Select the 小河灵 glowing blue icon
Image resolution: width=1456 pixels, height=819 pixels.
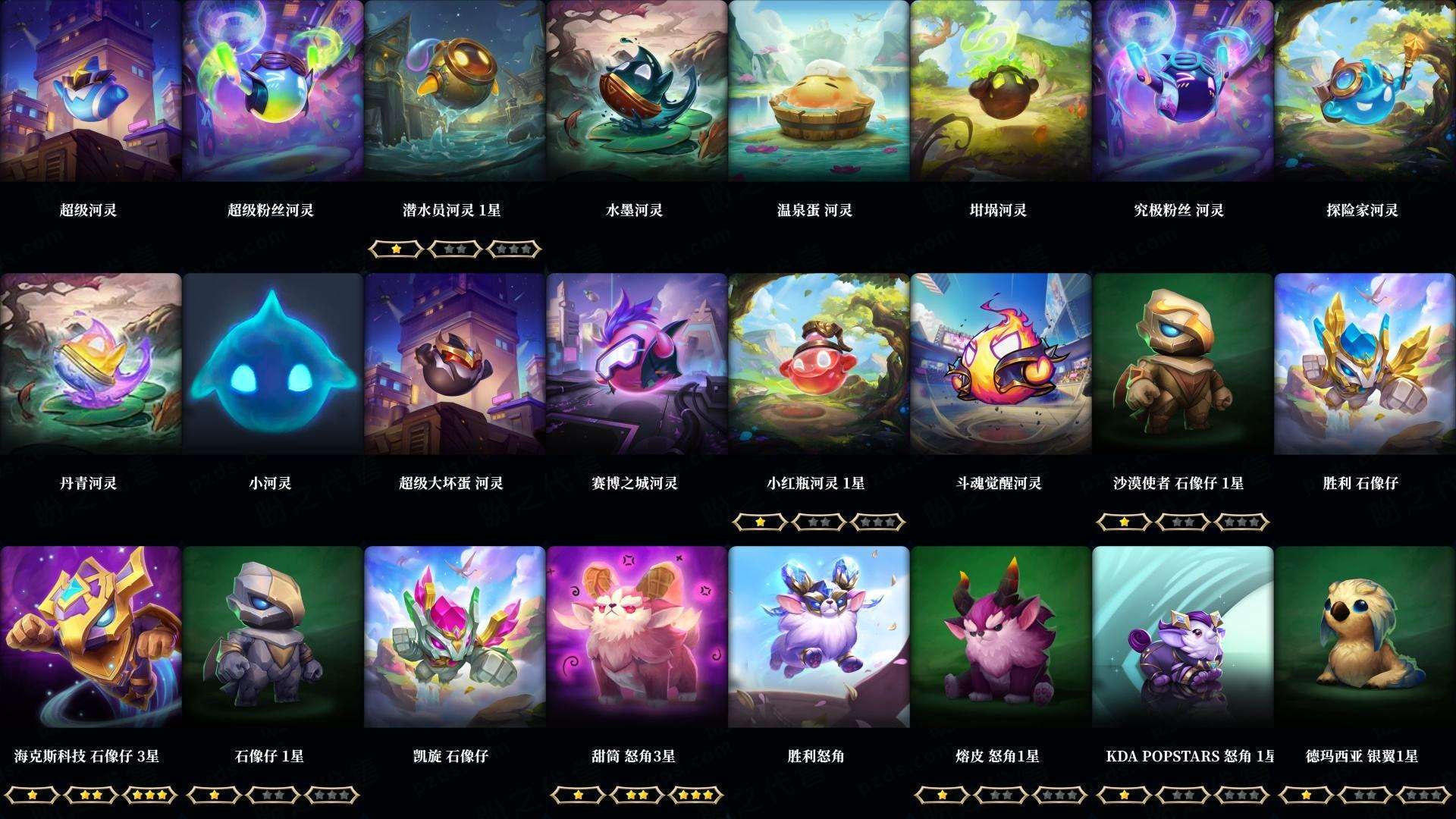click(269, 368)
